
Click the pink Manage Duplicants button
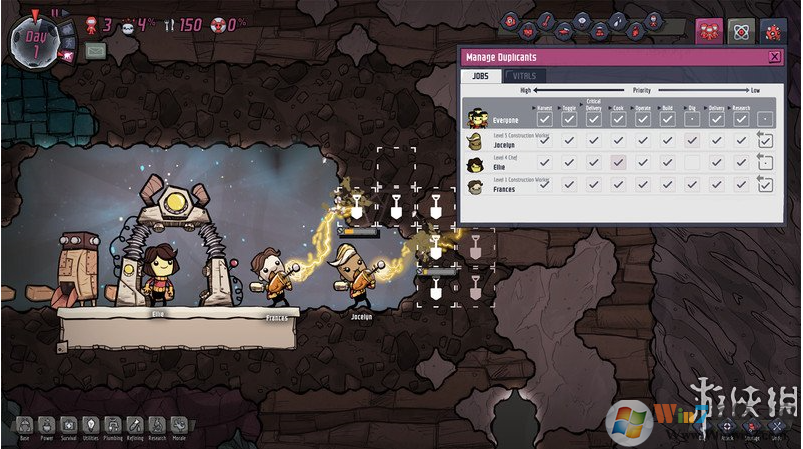[x=709, y=31]
